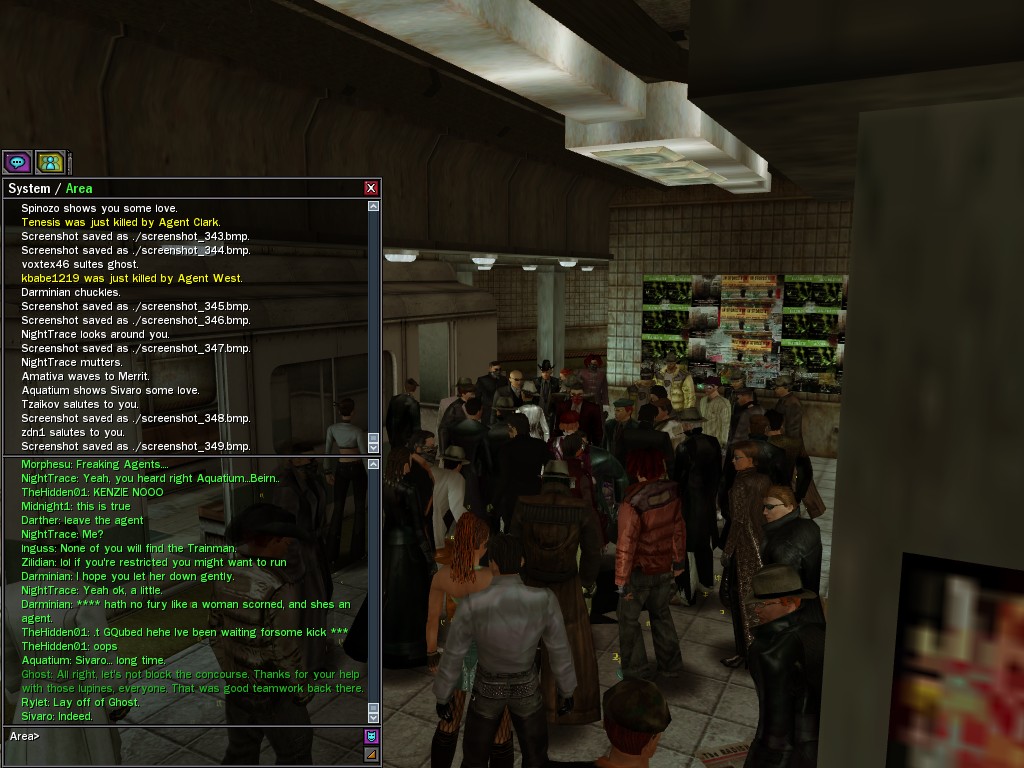
Task: Click the area chat scroll-down arrow
Action: coord(374,717)
